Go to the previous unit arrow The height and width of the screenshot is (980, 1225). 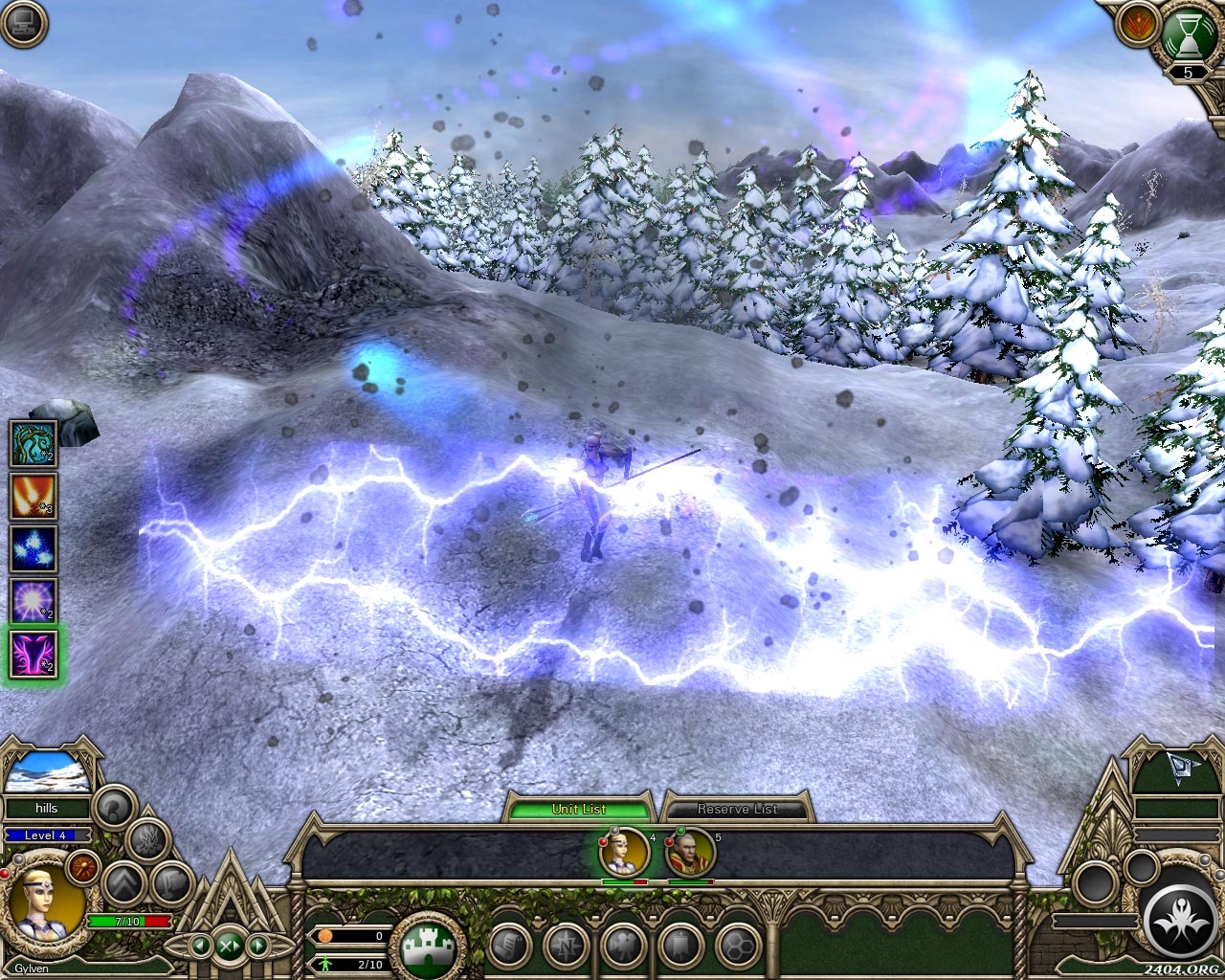point(200,947)
